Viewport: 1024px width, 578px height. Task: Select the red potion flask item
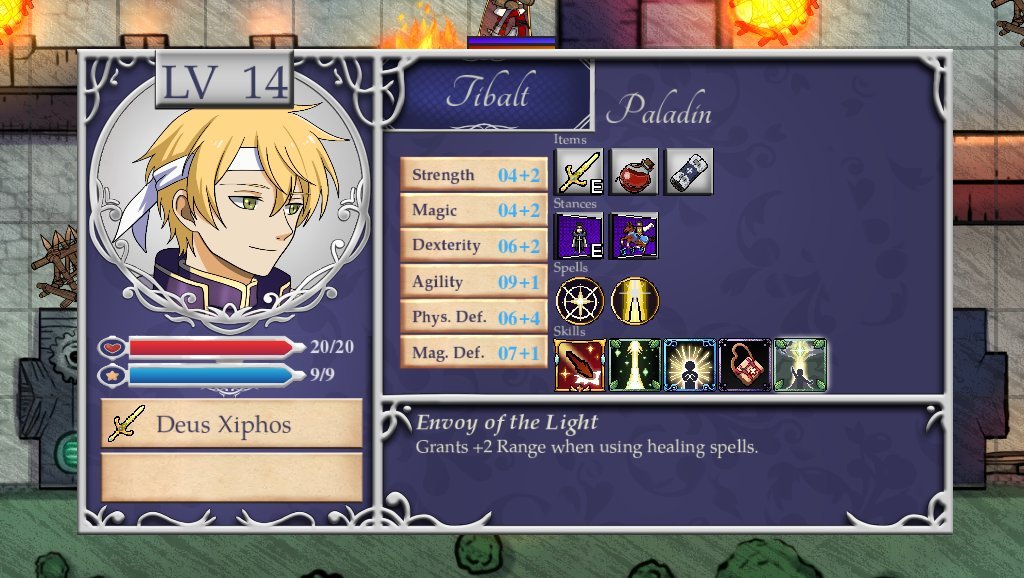[x=634, y=172]
